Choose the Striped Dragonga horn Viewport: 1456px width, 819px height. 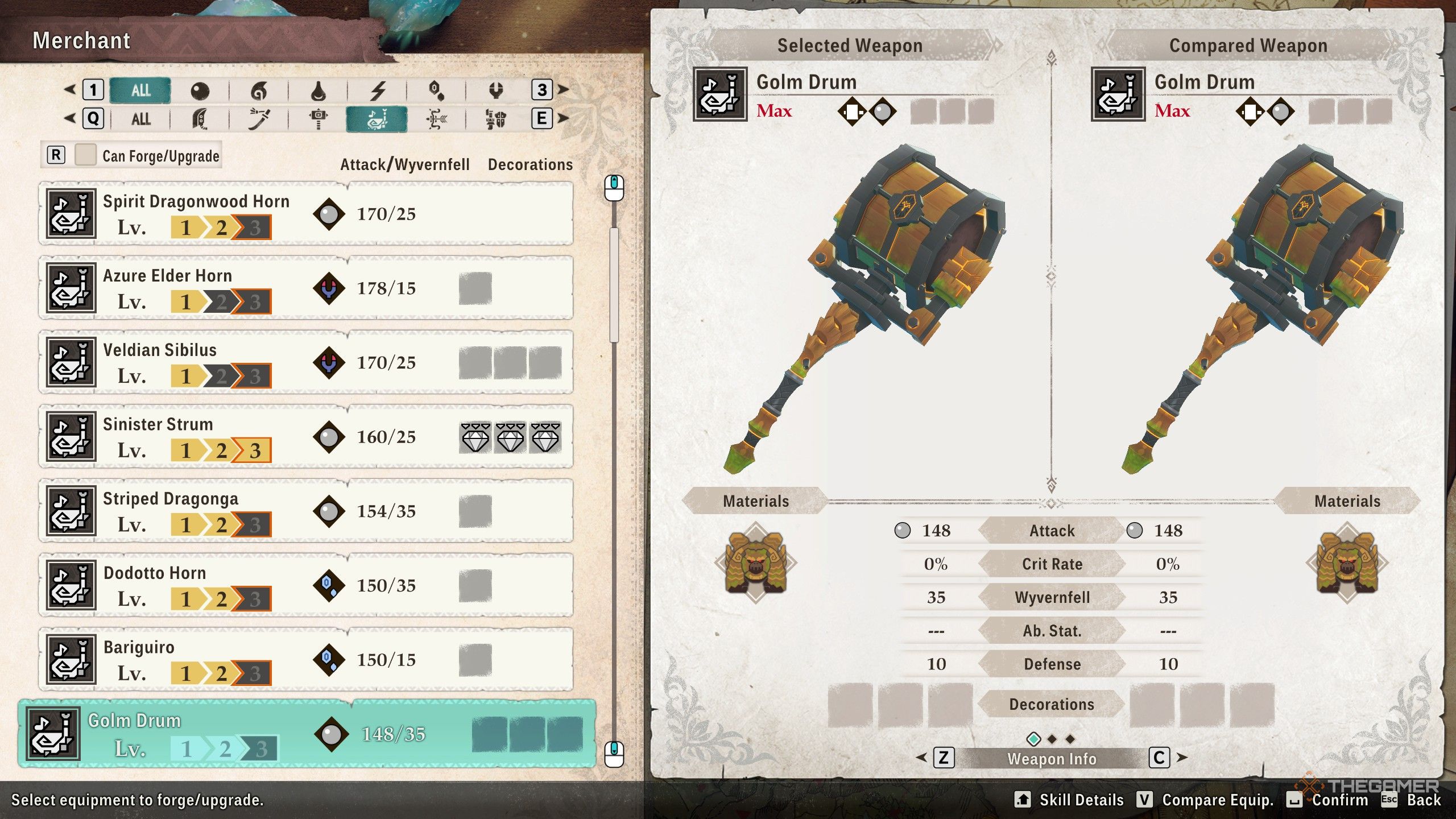pyautogui.click(x=306, y=511)
